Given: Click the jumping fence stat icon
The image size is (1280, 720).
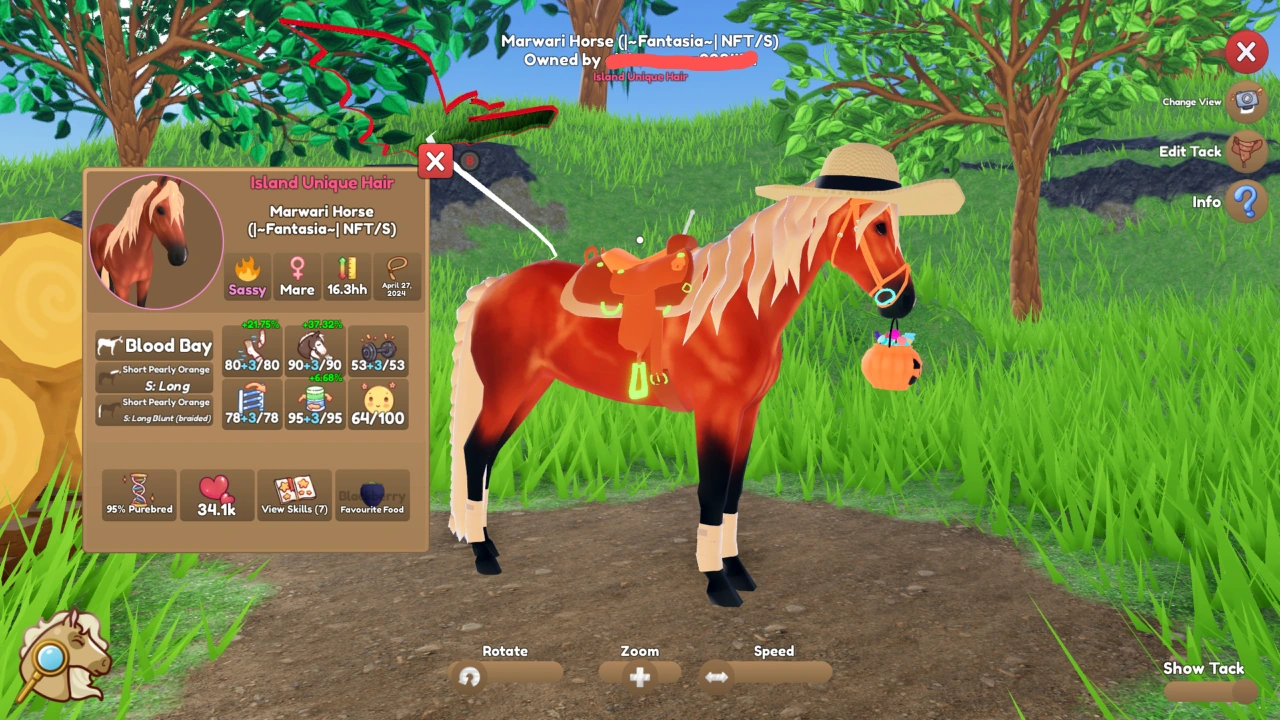Looking at the screenshot, I should click(x=252, y=403).
